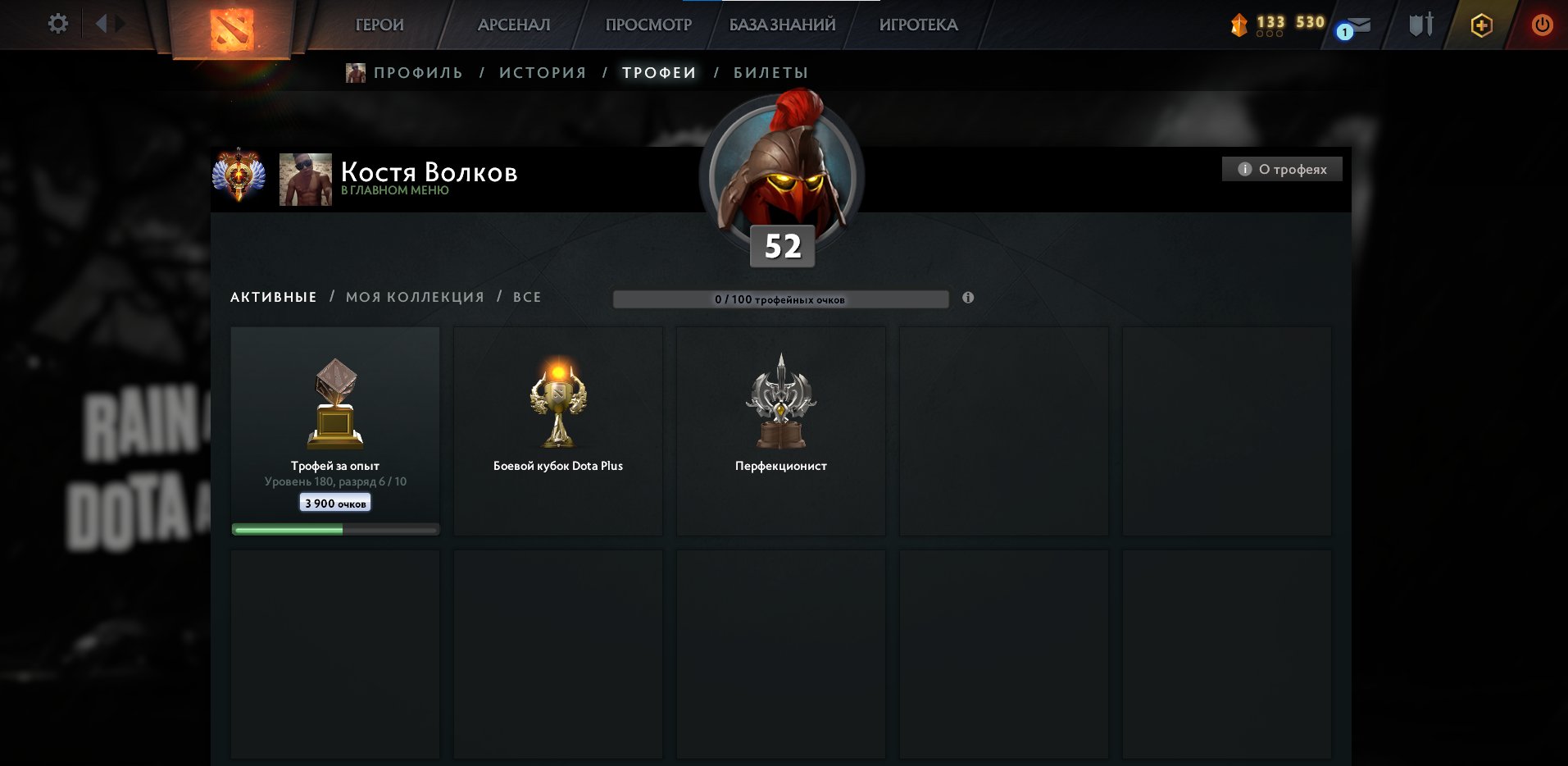Switch to the АКТИВНЫЕ filter

click(273, 297)
